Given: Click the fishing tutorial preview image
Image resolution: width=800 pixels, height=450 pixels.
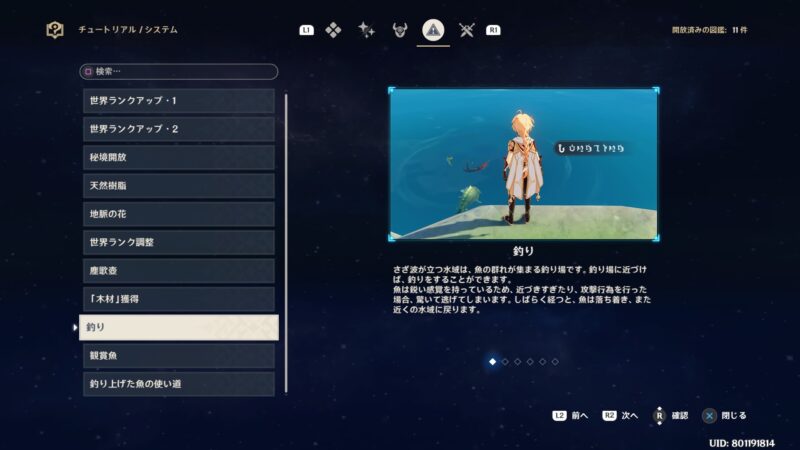Looking at the screenshot, I should 523,165.
